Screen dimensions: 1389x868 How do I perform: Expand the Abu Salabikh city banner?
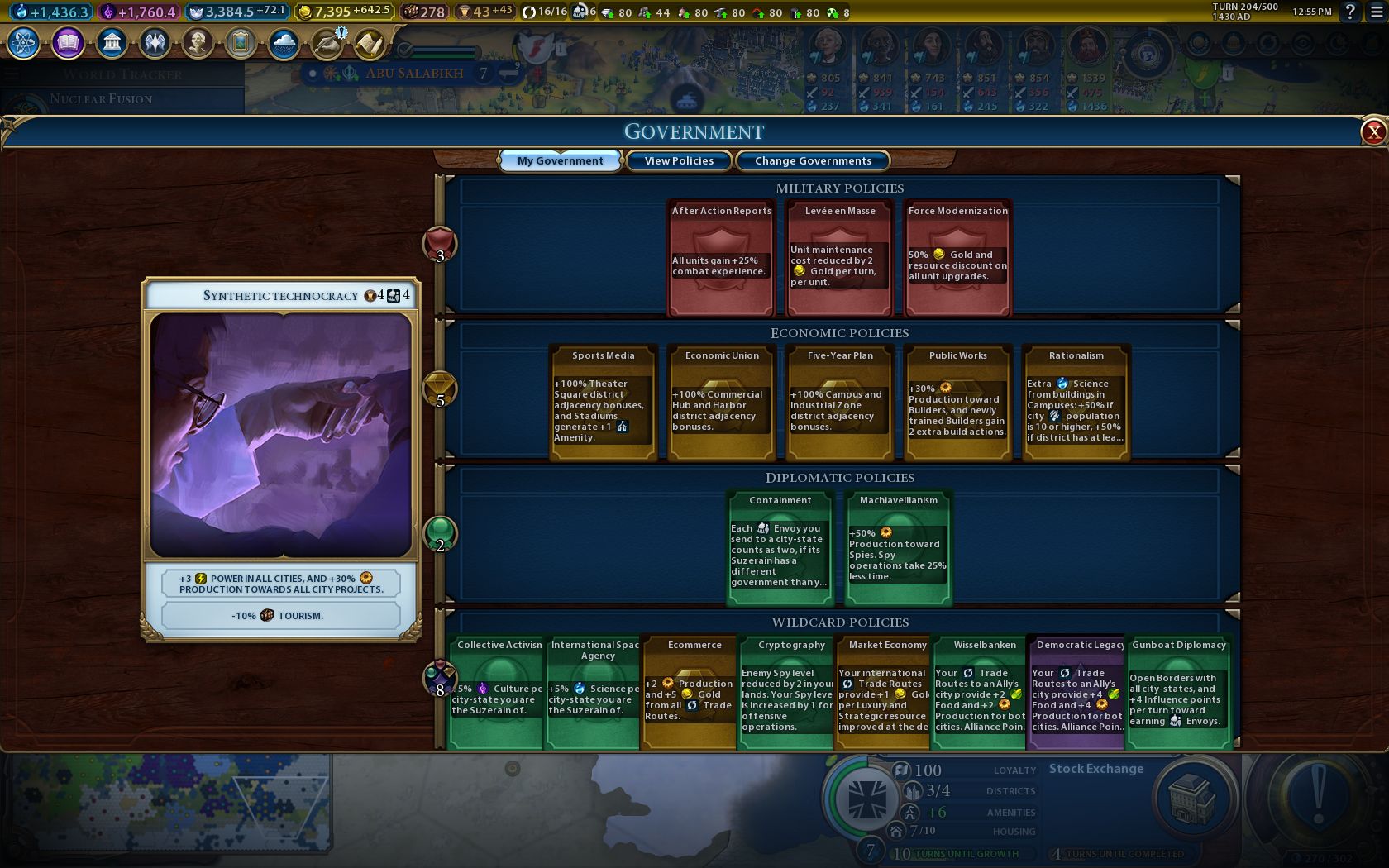pos(413,73)
